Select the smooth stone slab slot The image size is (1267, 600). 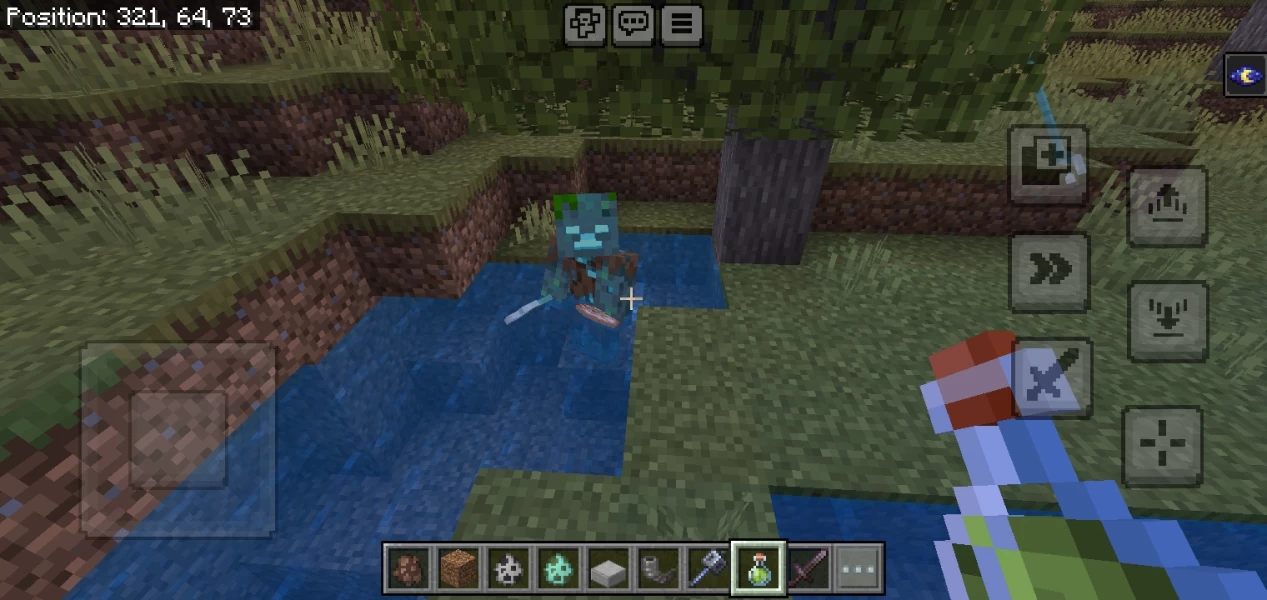[x=608, y=569]
